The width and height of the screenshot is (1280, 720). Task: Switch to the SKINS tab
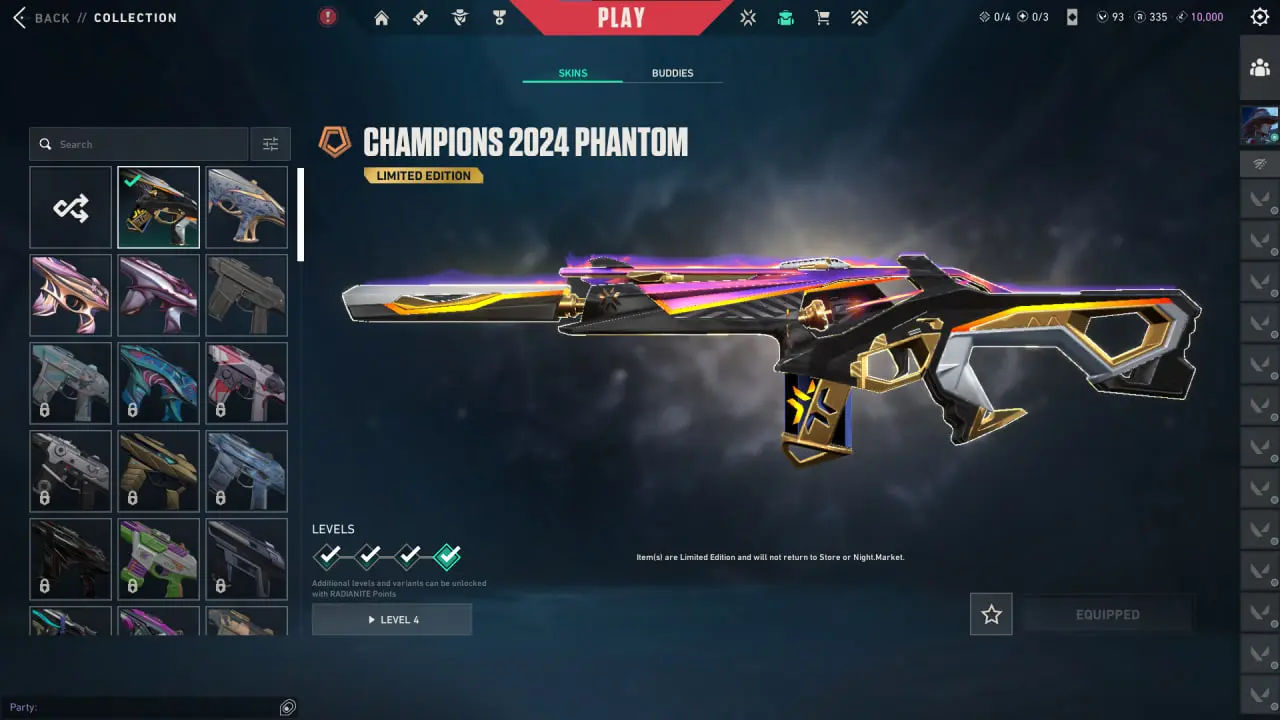click(572, 72)
